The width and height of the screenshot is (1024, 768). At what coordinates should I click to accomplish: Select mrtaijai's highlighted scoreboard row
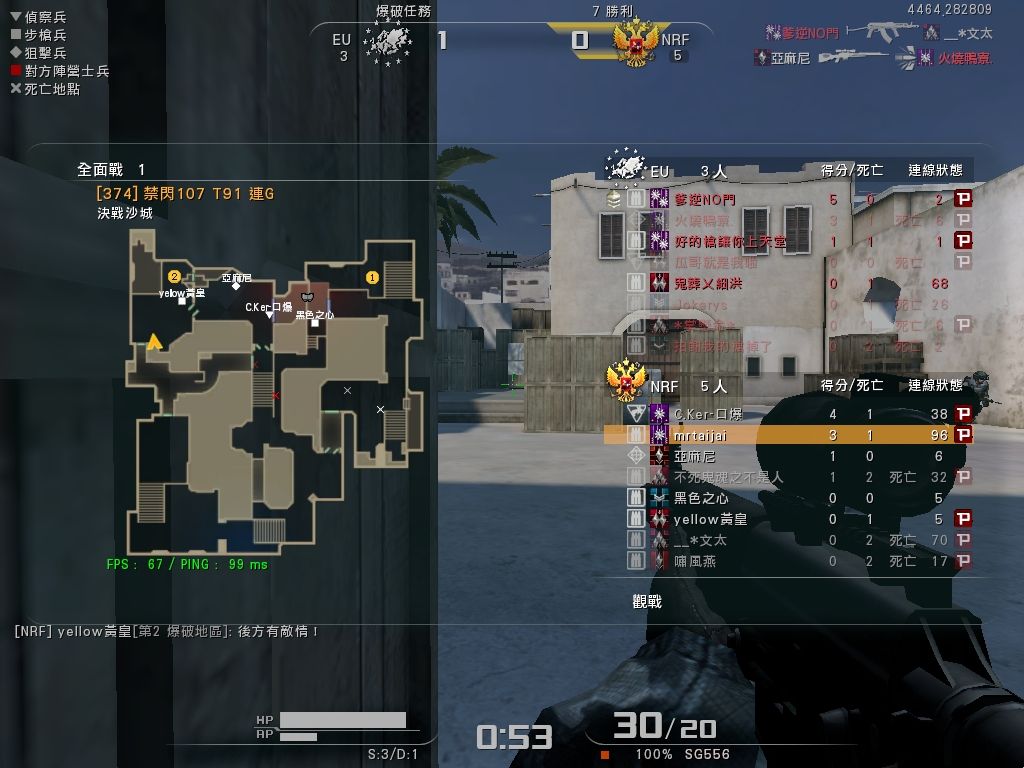(x=788, y=436)
